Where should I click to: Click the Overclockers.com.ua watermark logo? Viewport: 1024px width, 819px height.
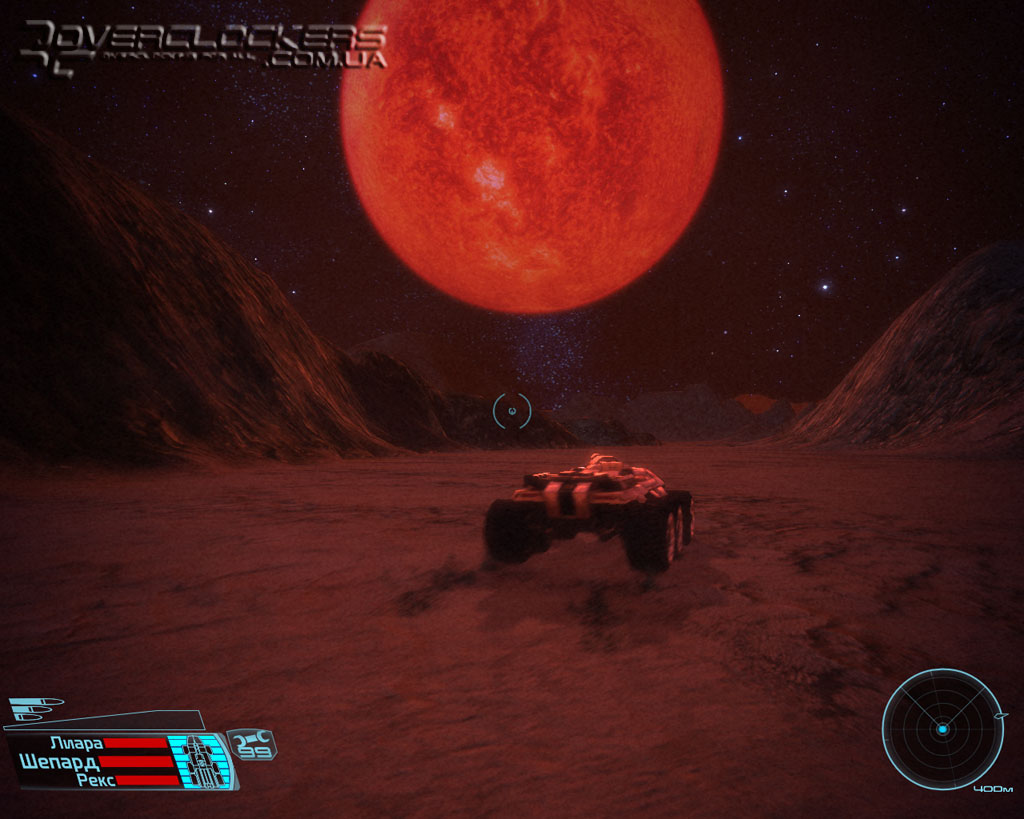tap(205, 45)
